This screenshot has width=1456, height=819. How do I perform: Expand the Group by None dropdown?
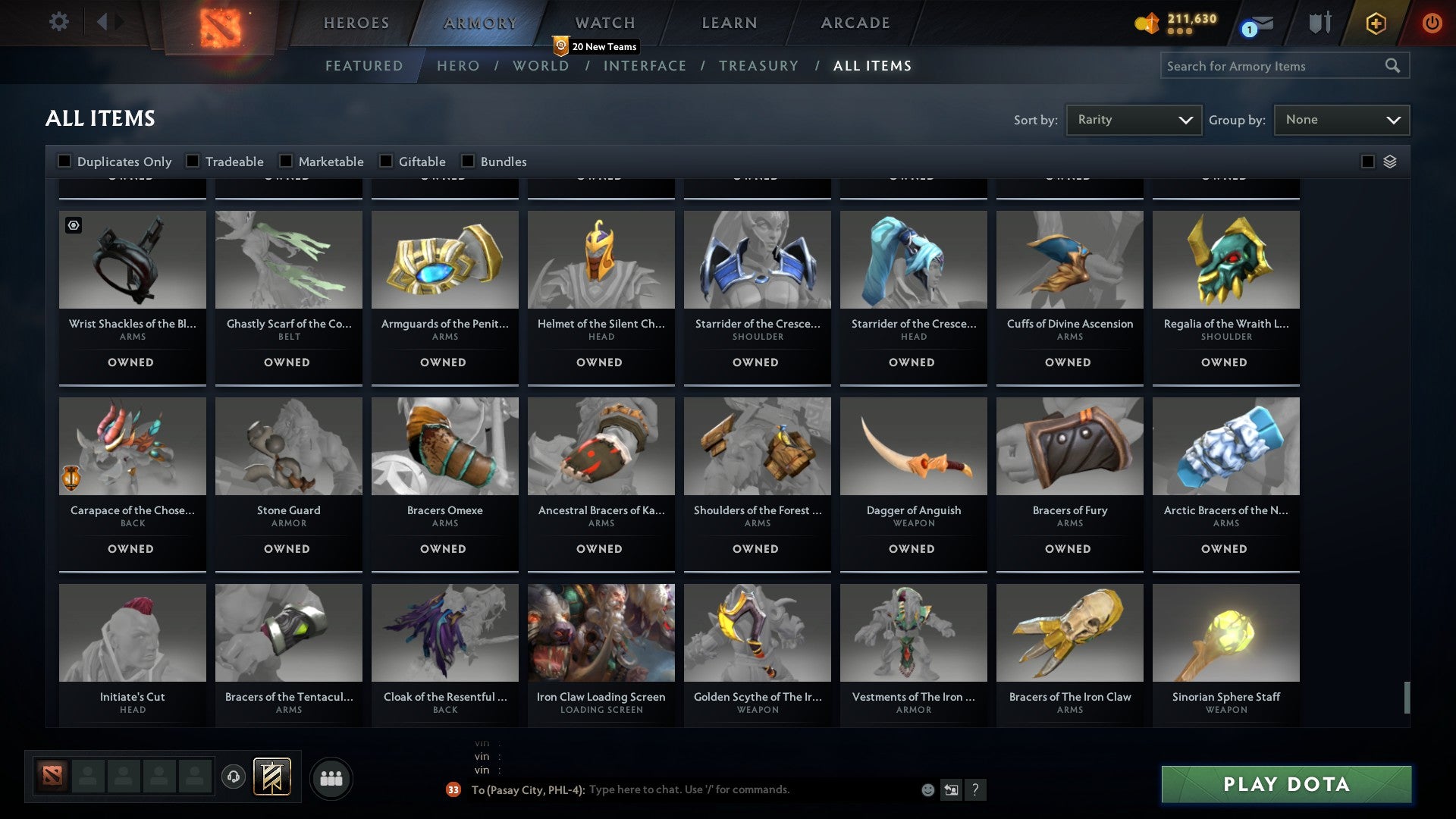pos(1341,119)
